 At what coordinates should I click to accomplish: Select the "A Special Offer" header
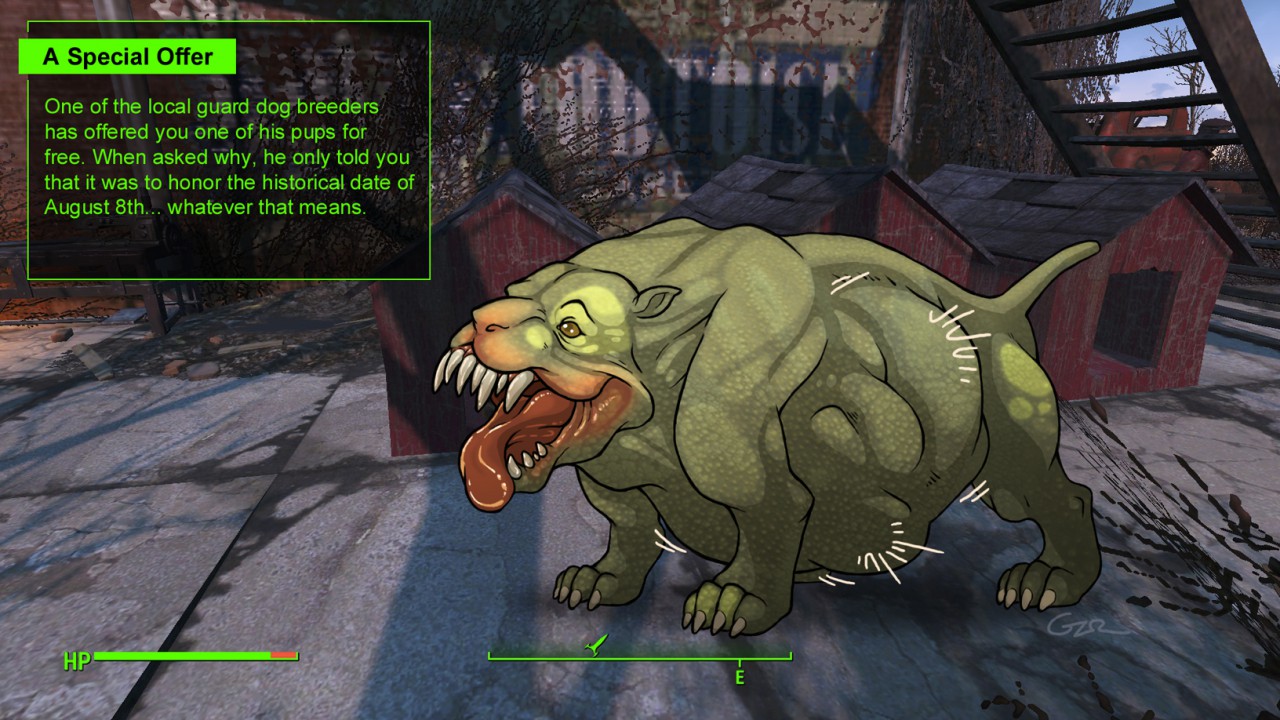(x=127, y=57)
